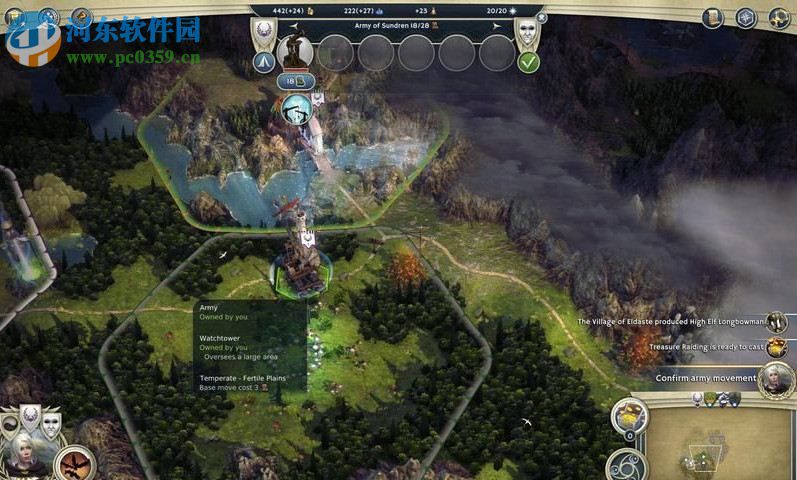Open the scroll tome icon in the top bar
The width and height of the screenshot is (797, 480).
712,18
